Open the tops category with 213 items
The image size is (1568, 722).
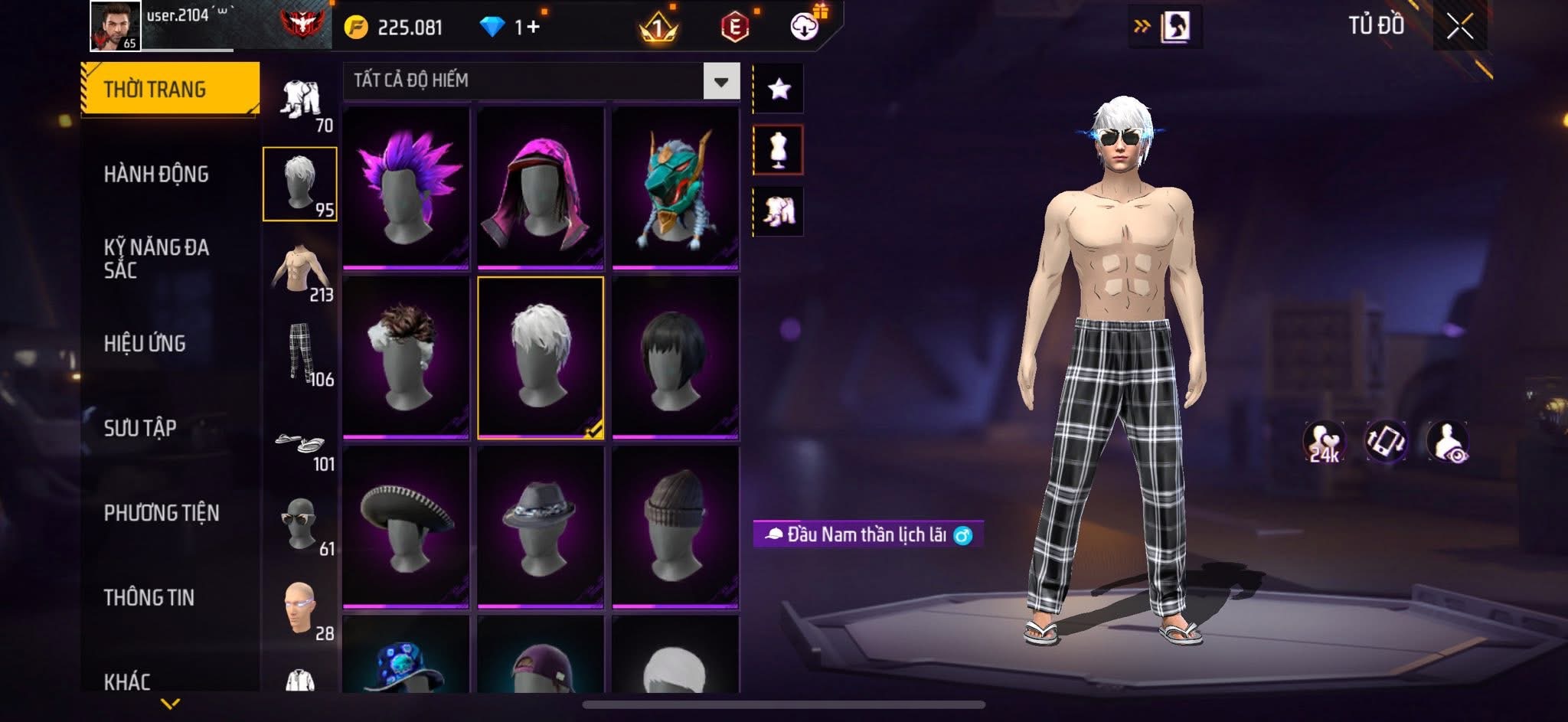[x=301, y=272]
